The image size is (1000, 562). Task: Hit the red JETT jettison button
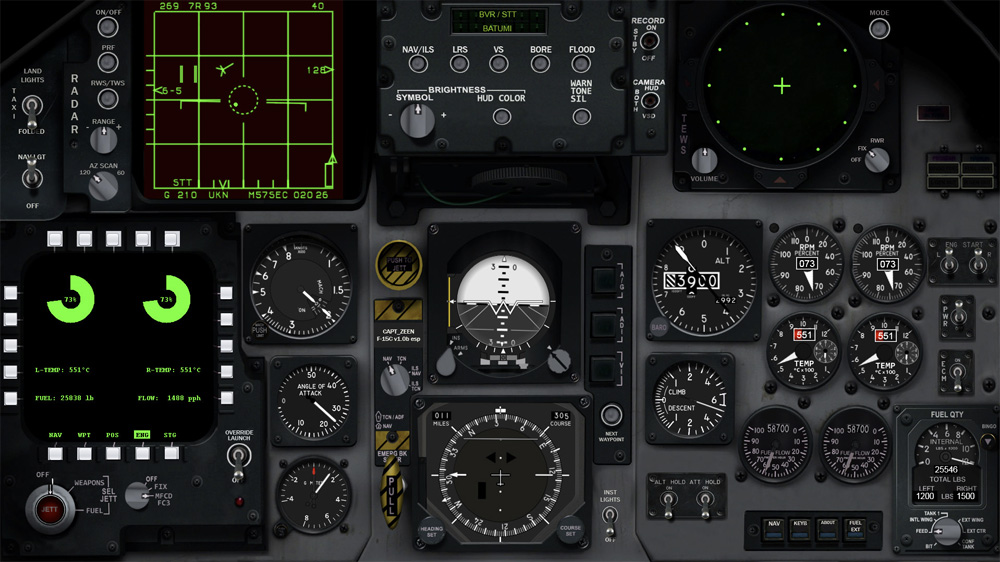(x=48, y=509)
